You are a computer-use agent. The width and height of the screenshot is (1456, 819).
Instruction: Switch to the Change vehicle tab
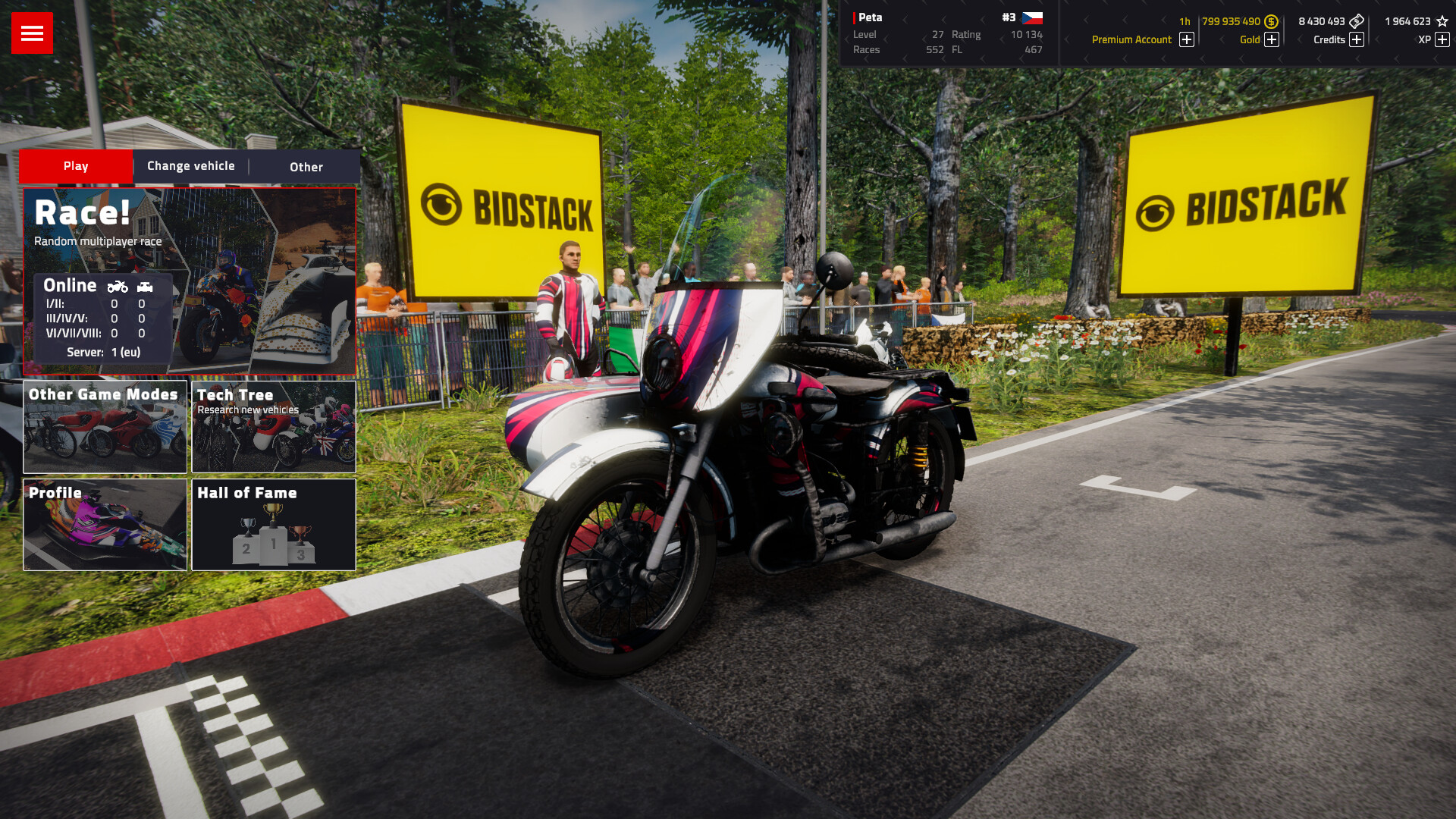pos(190,166)
